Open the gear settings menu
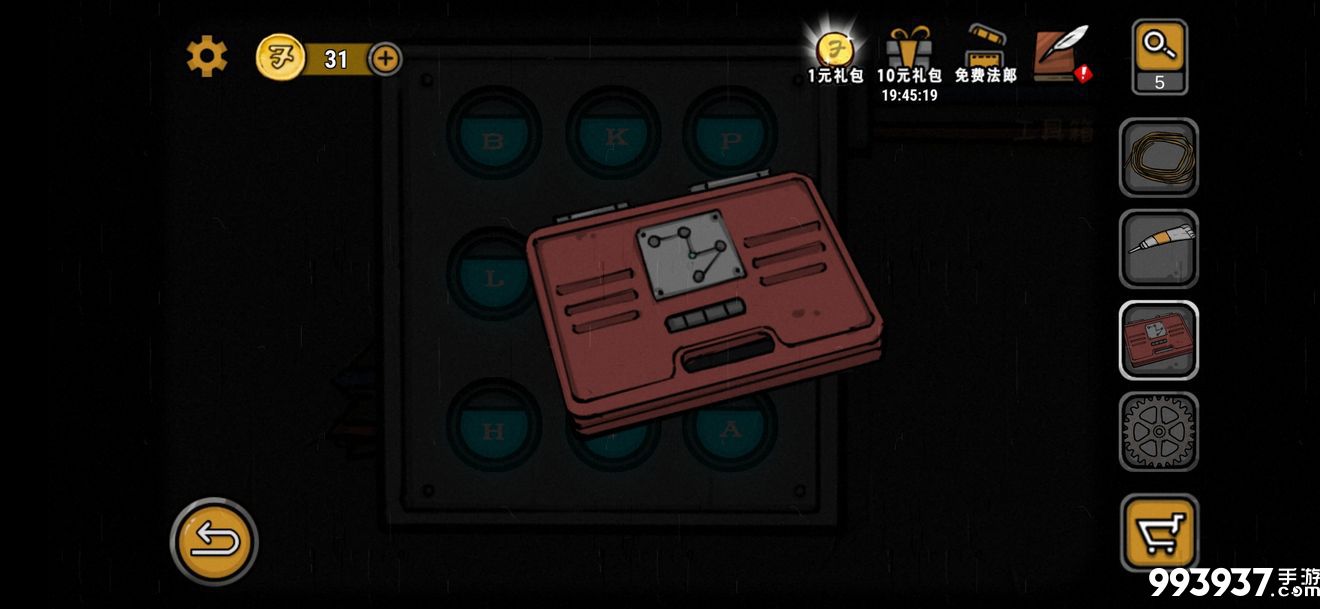This screenshot has height=609, width=1320. pyautogui.click(x=207, y=57)
